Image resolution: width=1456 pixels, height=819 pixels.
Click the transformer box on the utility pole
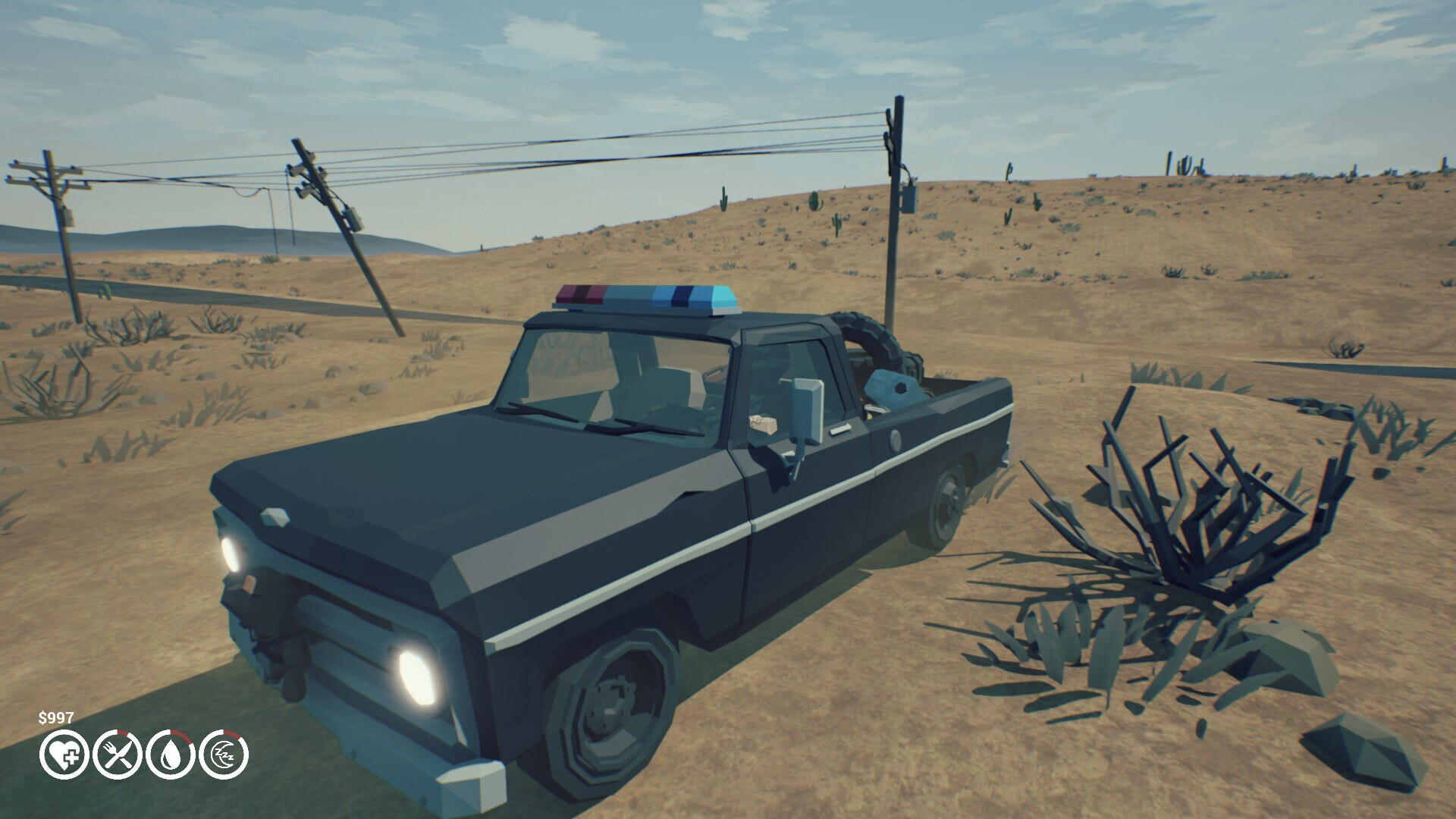908,201
